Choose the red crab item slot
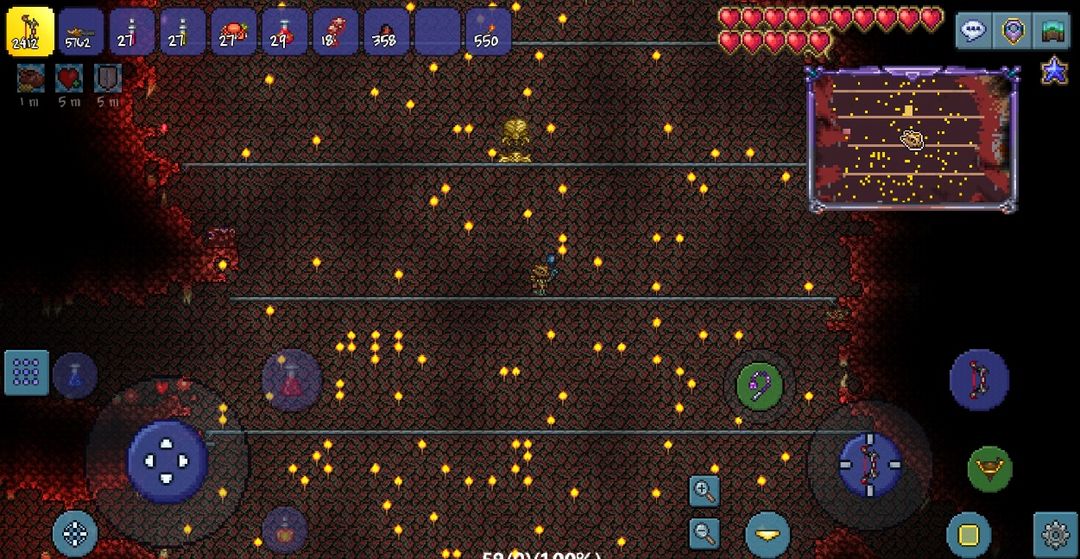 pos(233,31)
